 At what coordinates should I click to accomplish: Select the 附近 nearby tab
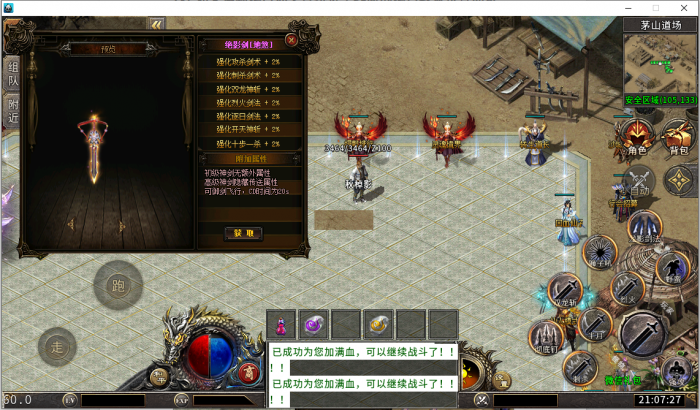[11, 109]
